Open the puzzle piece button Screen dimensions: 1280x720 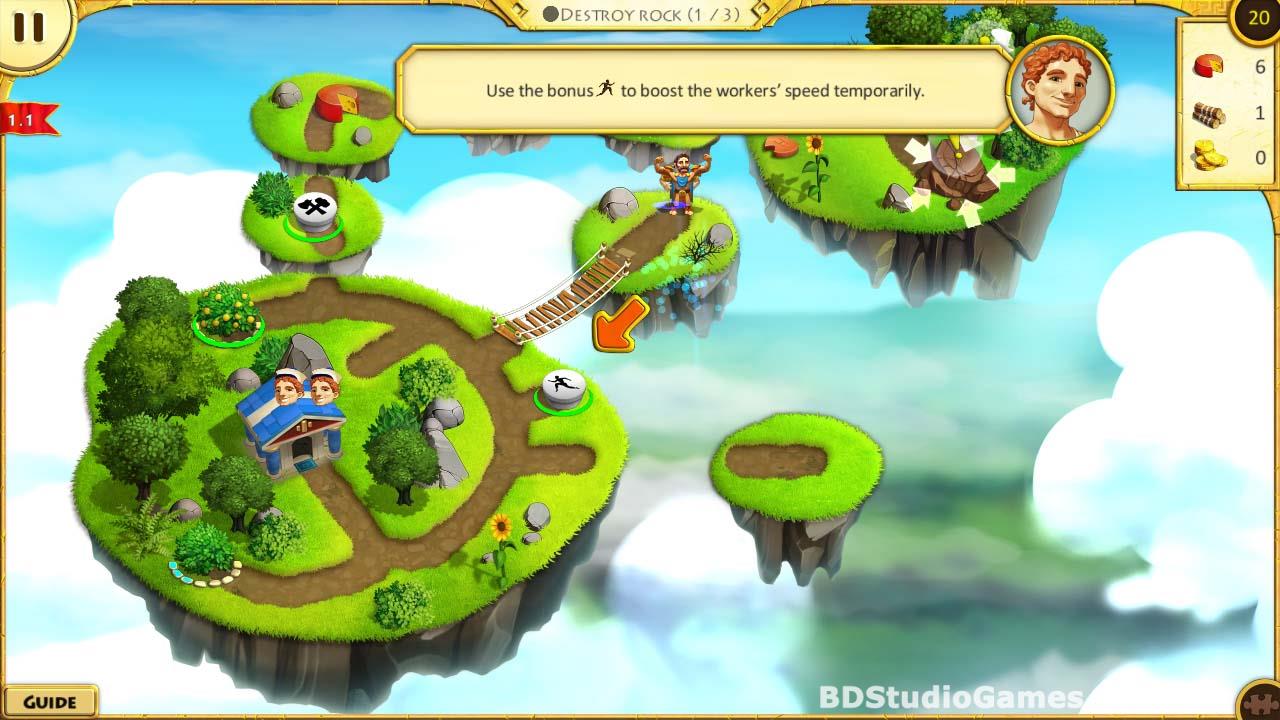click(x=1261, y=701)
